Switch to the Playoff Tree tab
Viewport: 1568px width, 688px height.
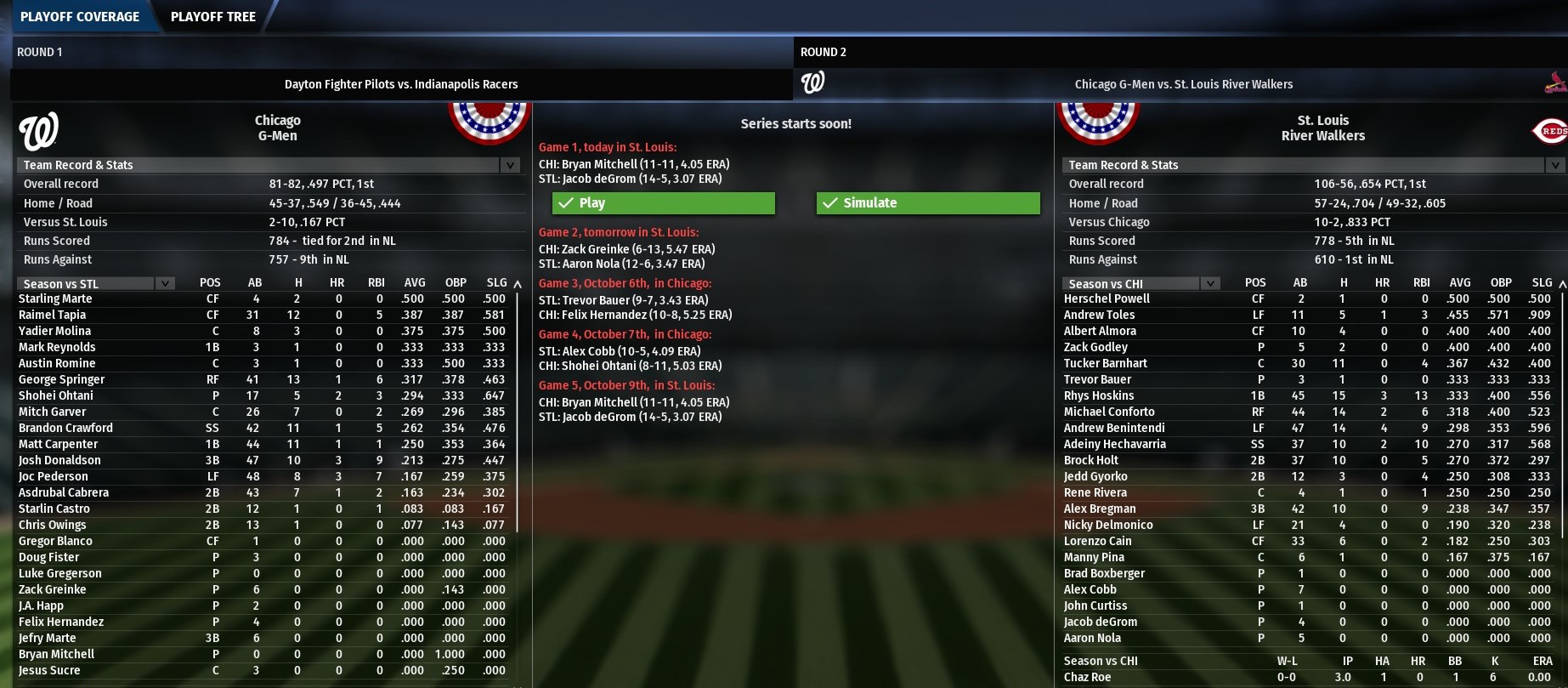click(x=212, y=16)
